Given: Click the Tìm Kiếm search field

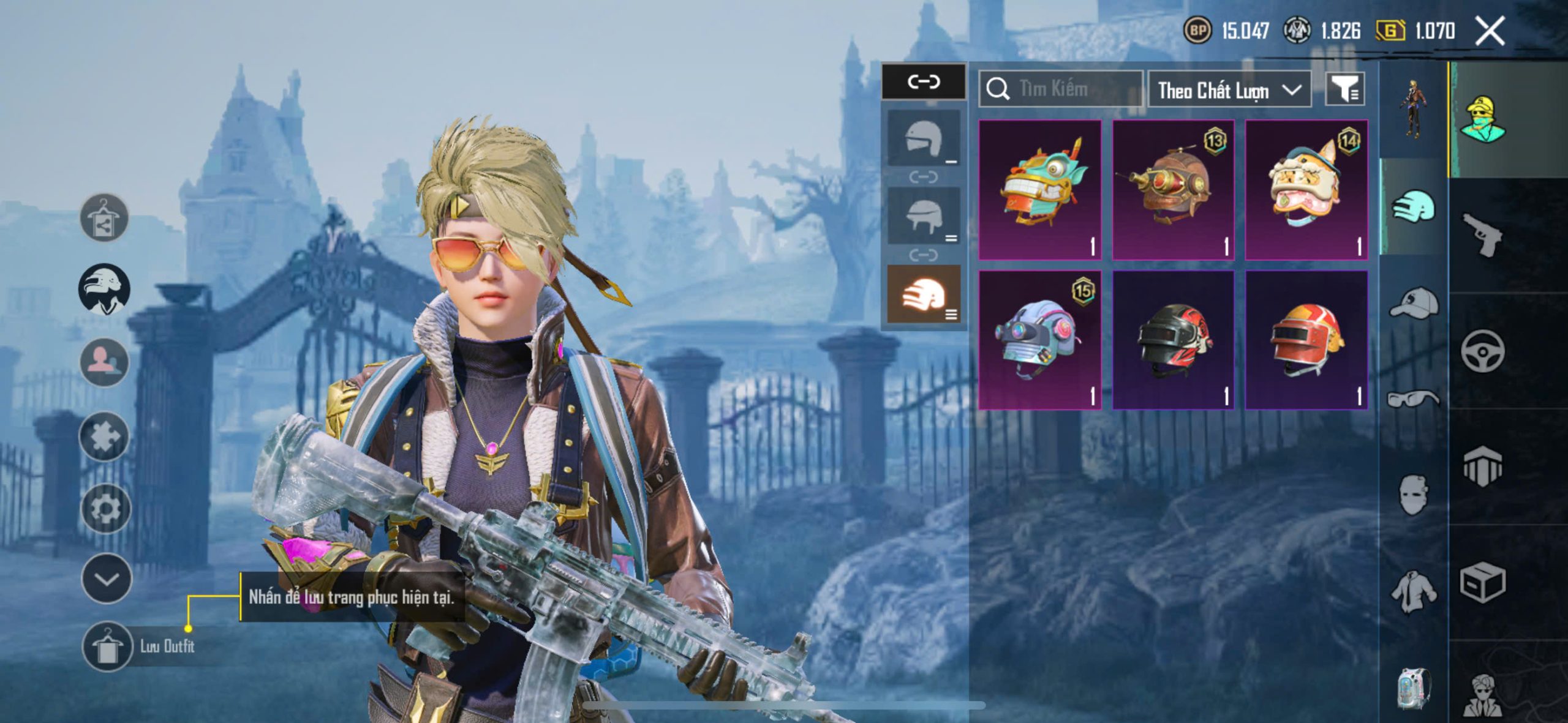Looking at the screenshot, I should click(1061, 89).
